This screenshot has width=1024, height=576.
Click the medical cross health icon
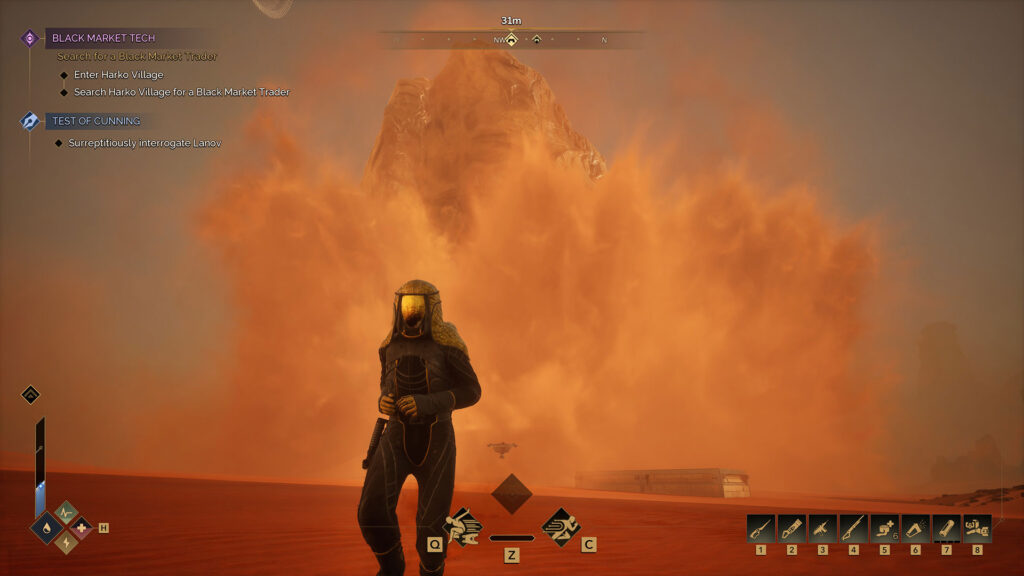click(x=81, y=527)
